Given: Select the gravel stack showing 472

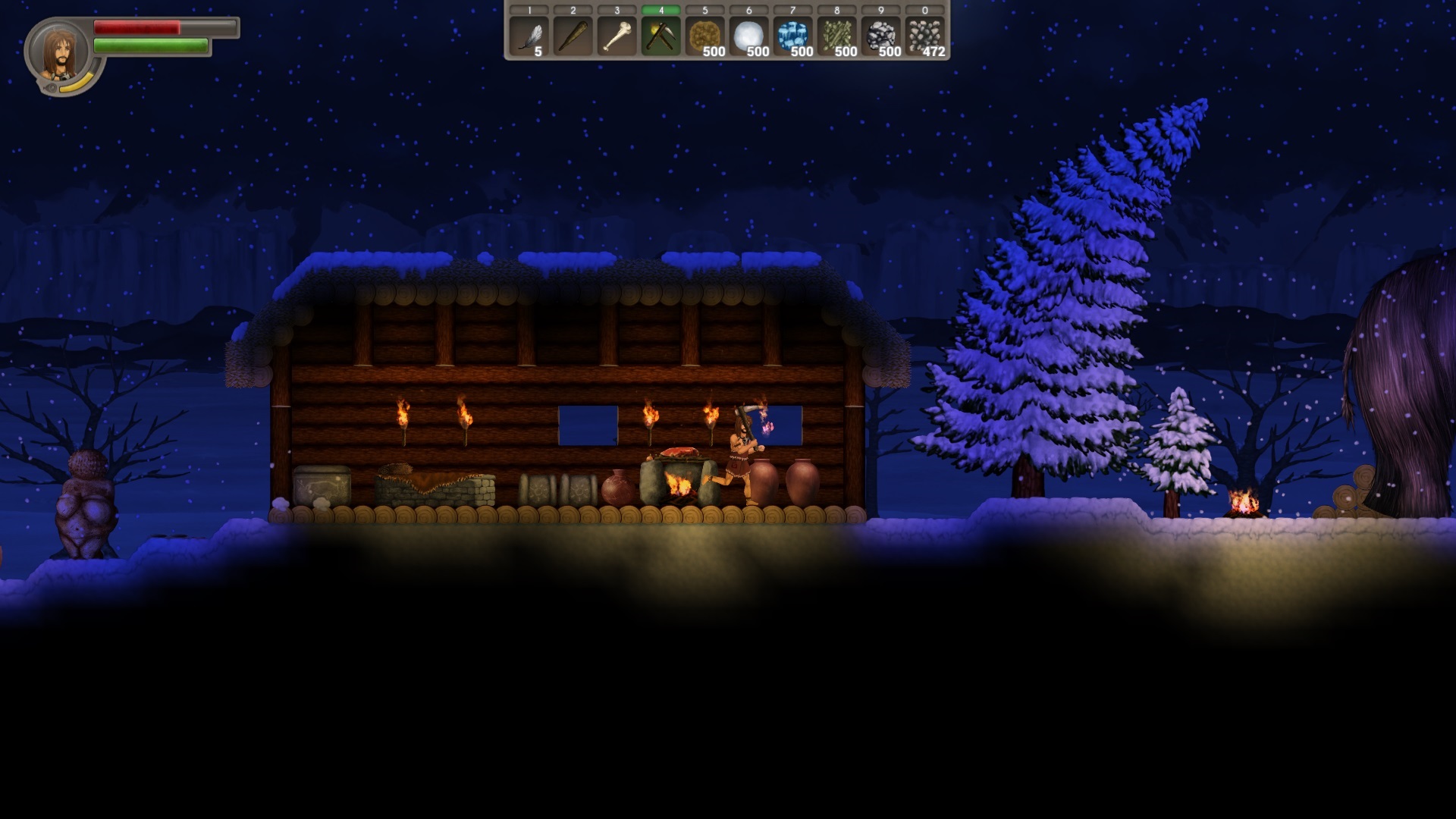Looking at the screenshot, I should 924,36.
